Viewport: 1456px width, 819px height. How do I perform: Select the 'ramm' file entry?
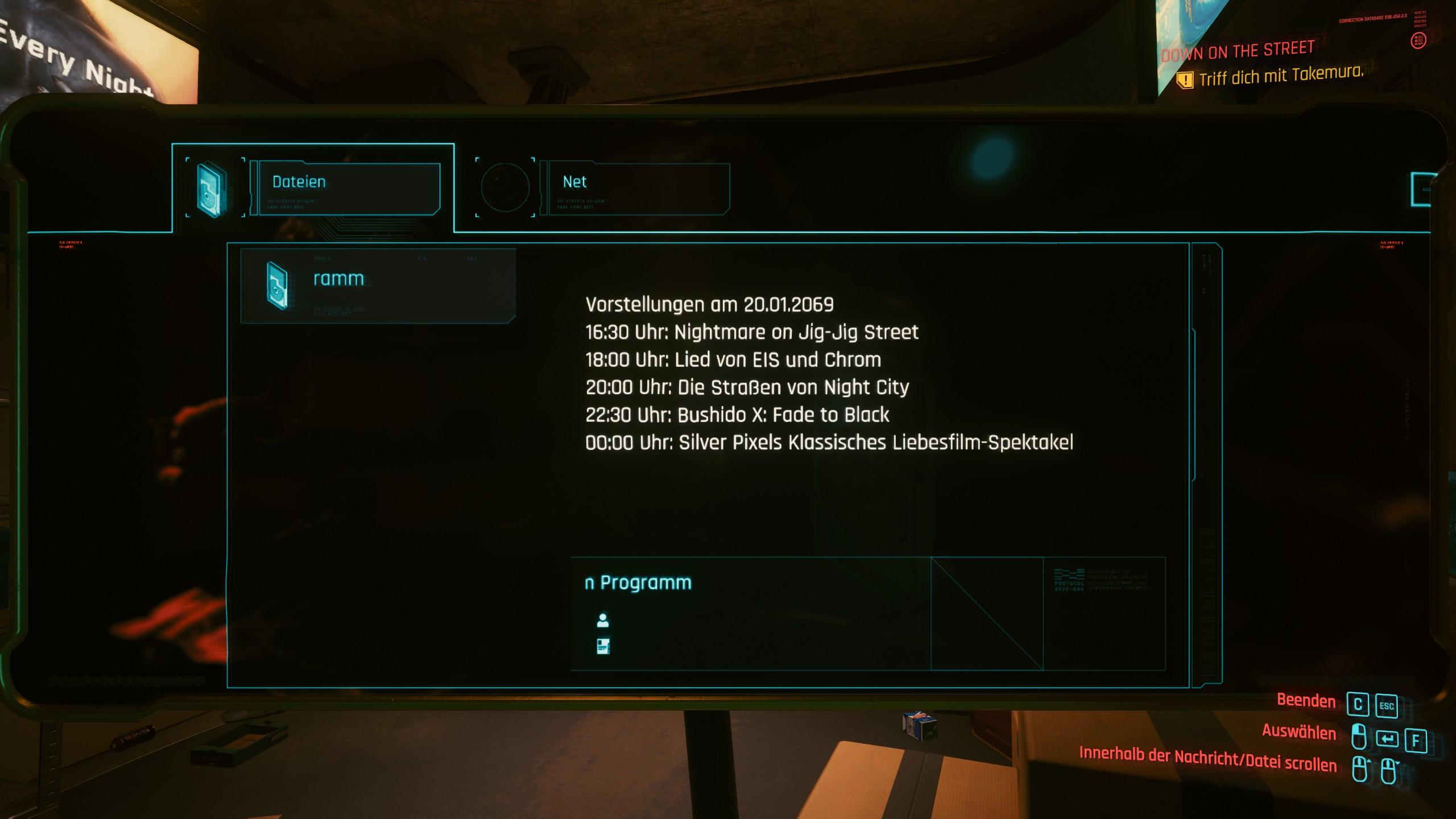(x=378, y=286)
